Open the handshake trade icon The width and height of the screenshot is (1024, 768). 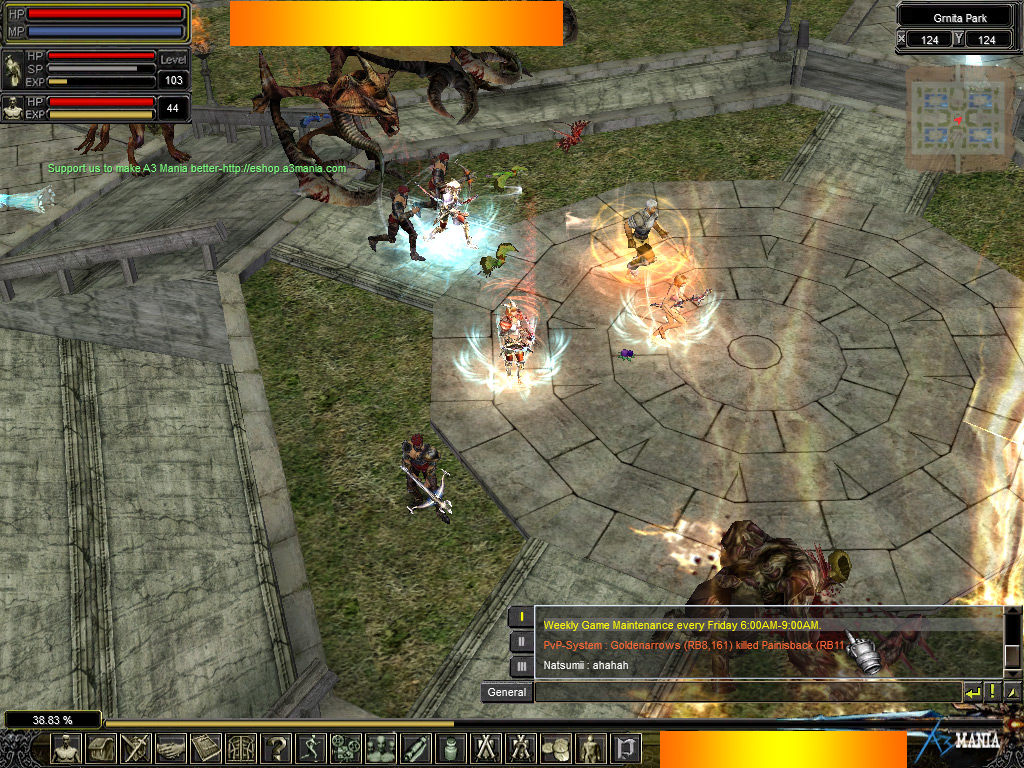pos(171,748)
